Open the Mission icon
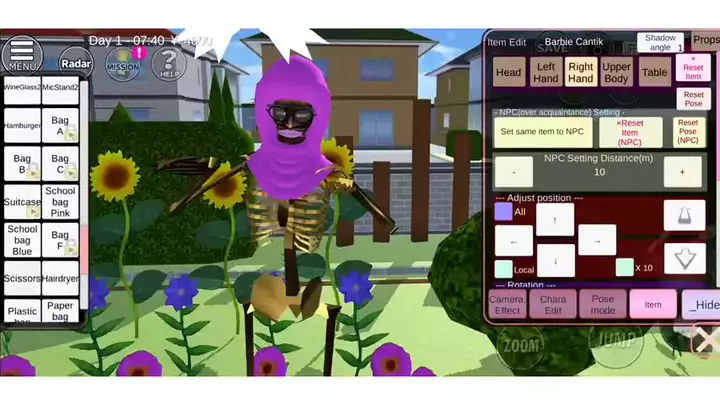 [123, 63]
